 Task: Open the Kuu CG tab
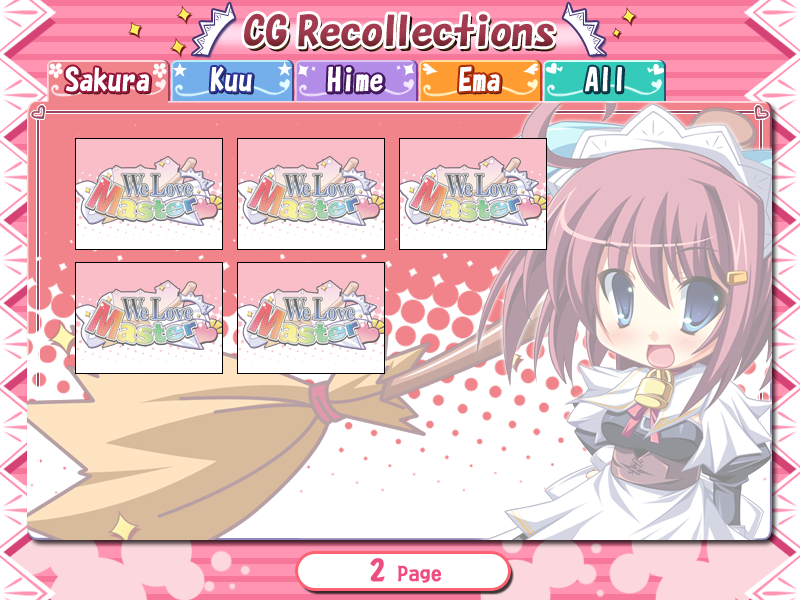click(231, 81)
